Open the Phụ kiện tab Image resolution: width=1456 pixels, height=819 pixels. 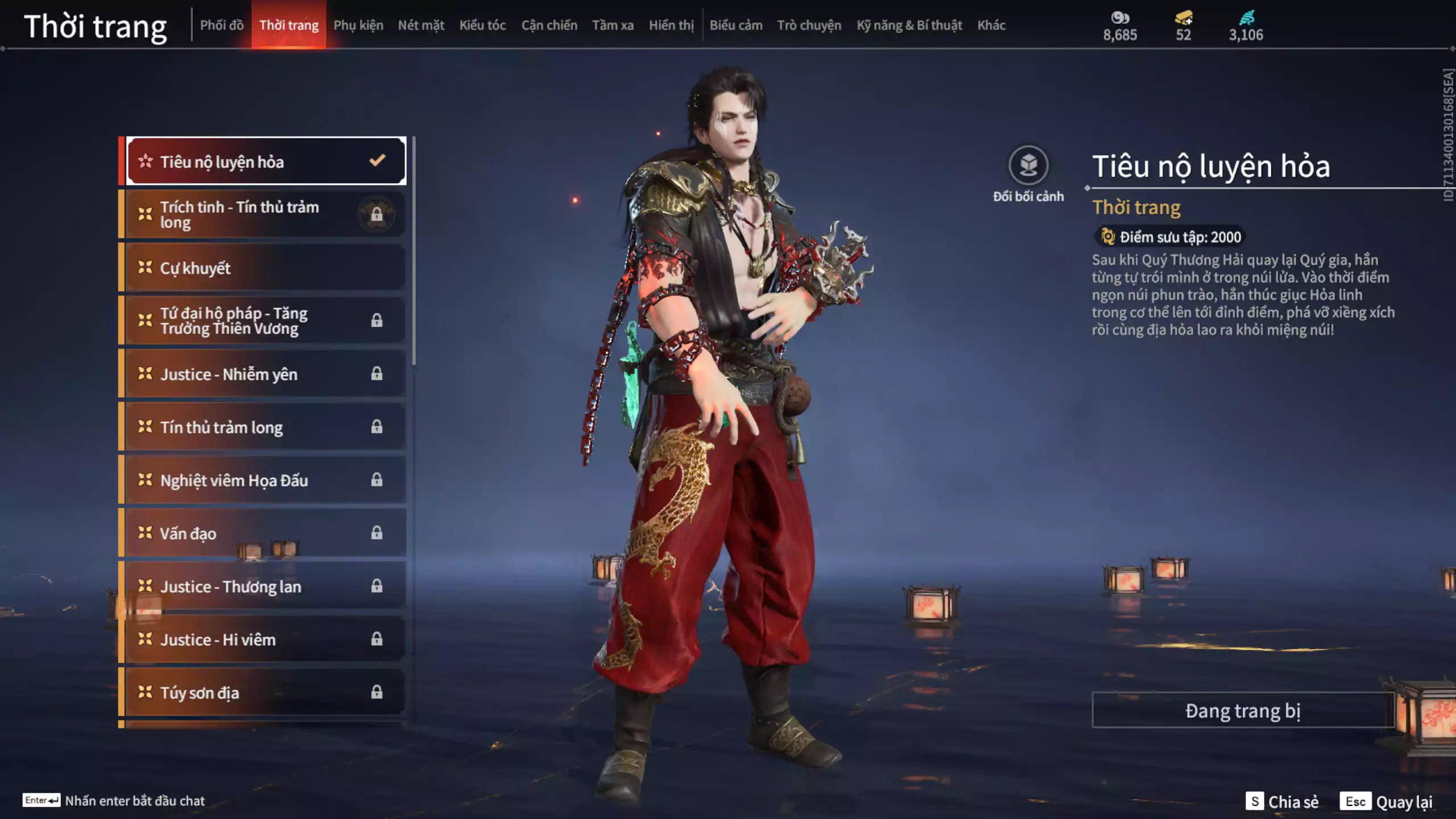click(358, 25)
